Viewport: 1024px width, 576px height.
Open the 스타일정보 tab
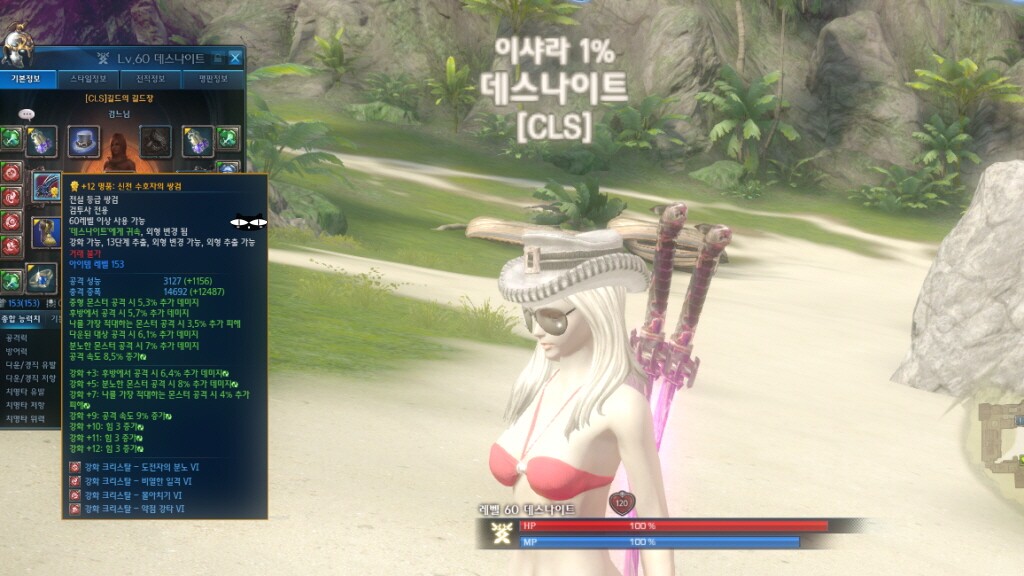[88, 79]
